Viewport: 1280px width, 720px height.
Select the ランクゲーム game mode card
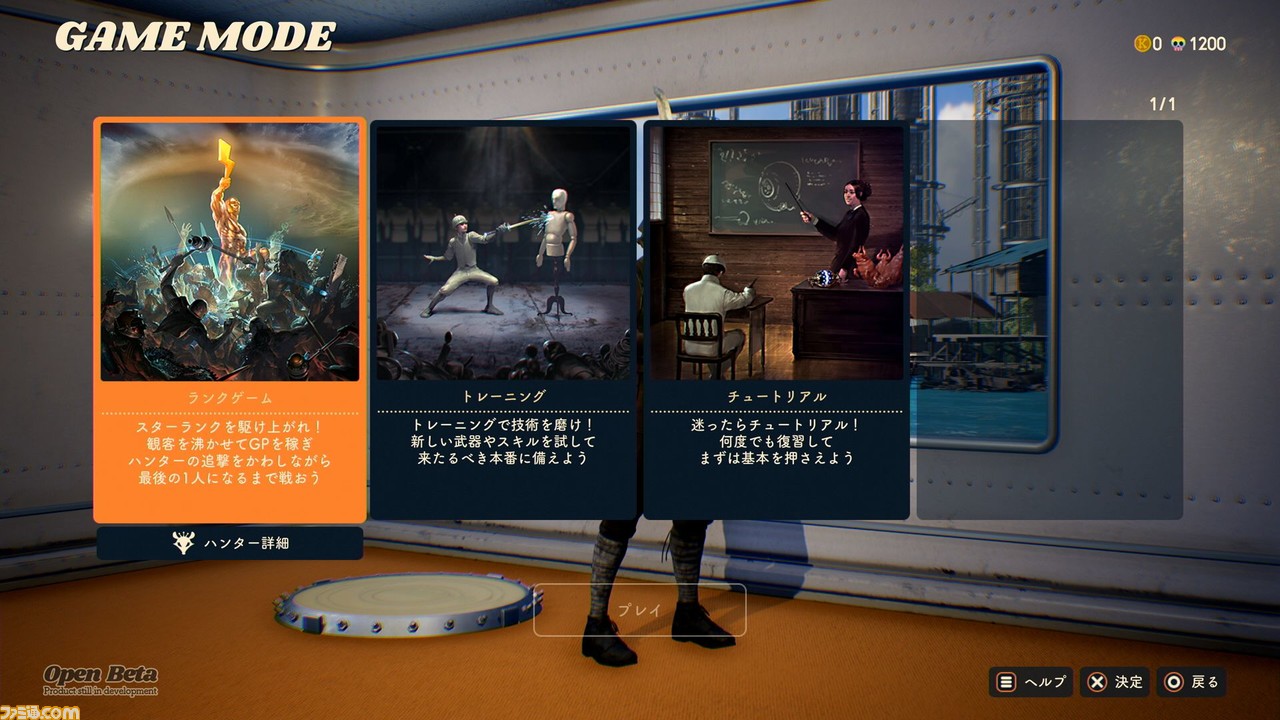(230, 320)
